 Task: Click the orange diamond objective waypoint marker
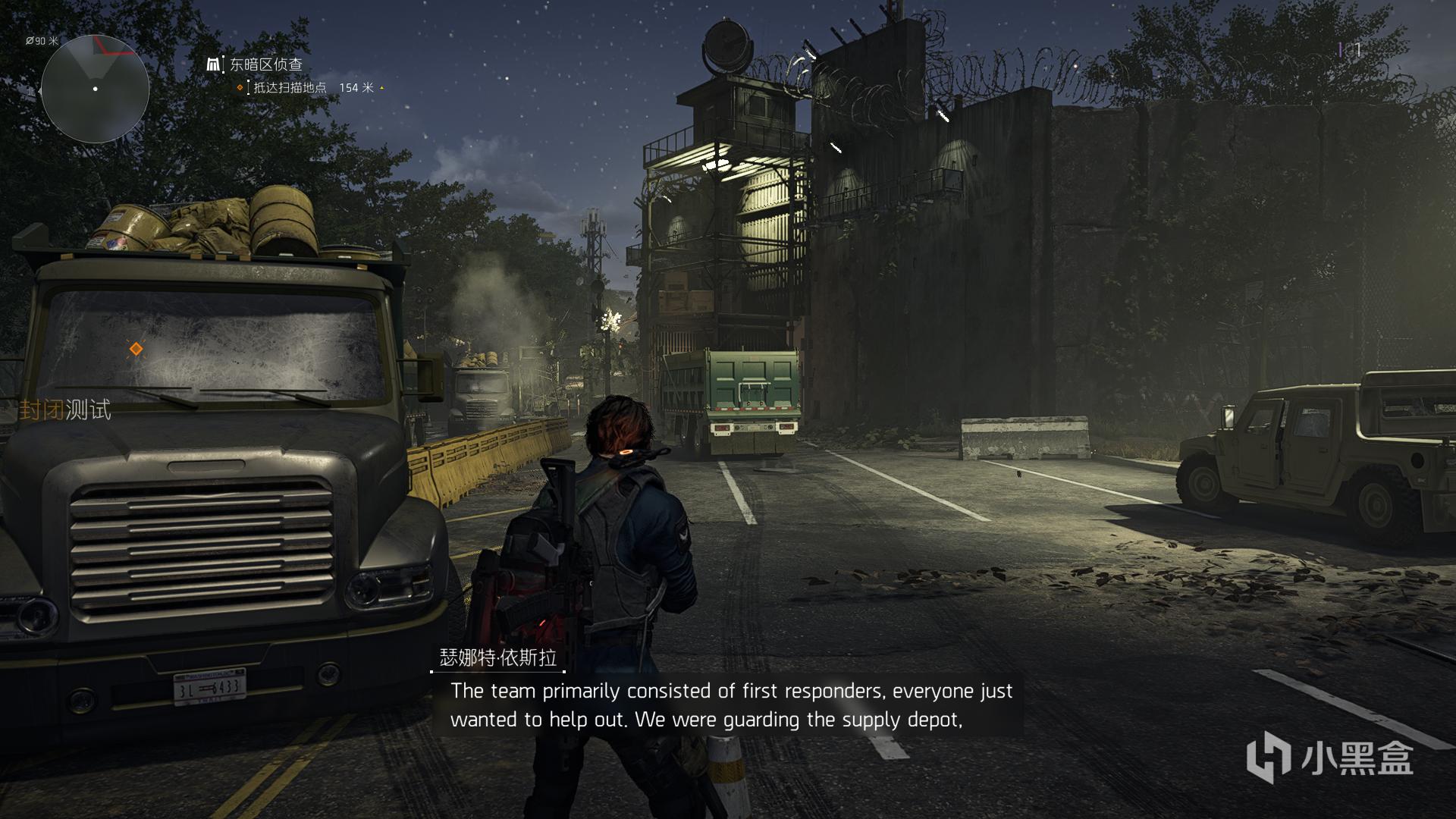point(136,349)
